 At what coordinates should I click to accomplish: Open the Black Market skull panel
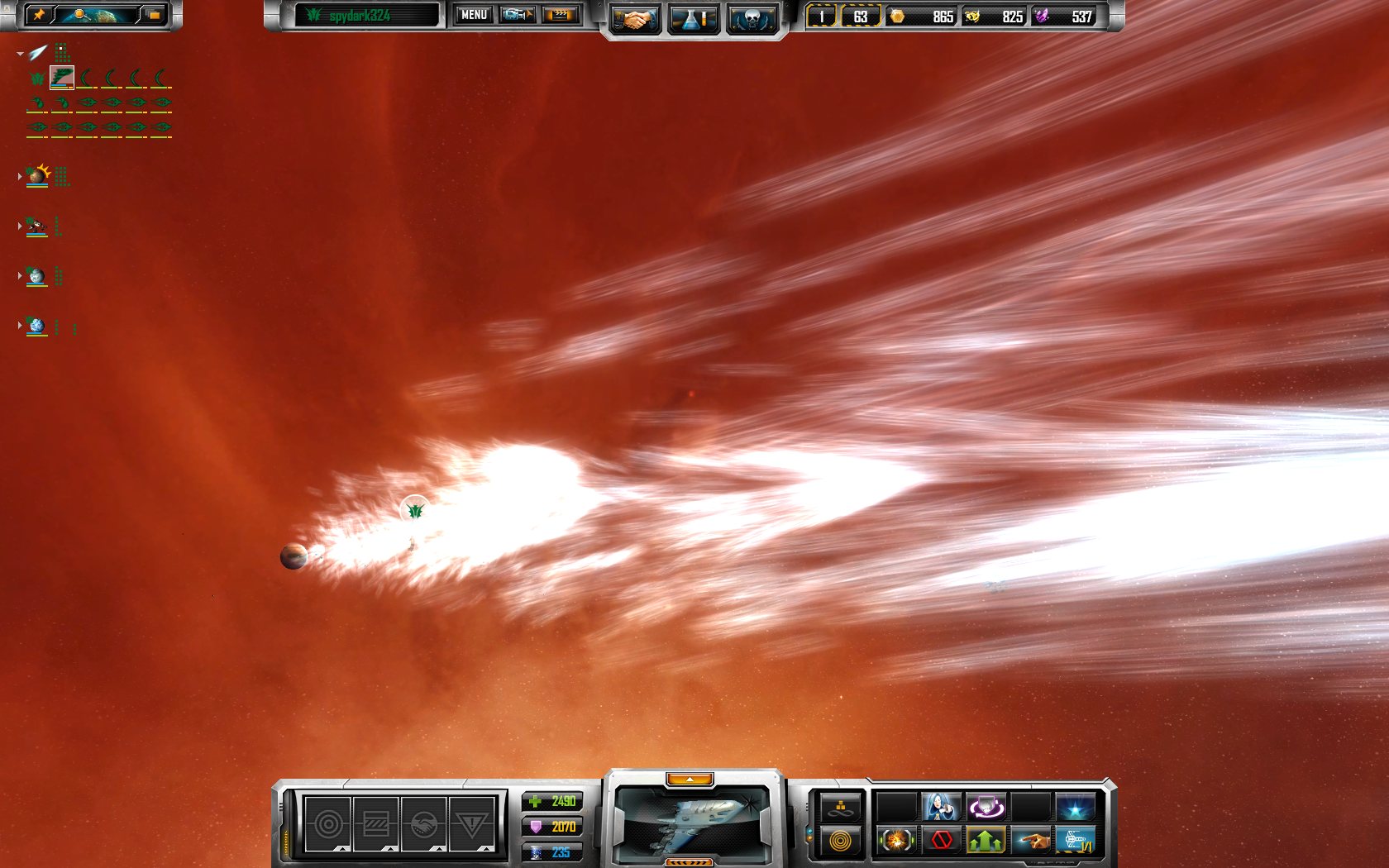(752, 17)
